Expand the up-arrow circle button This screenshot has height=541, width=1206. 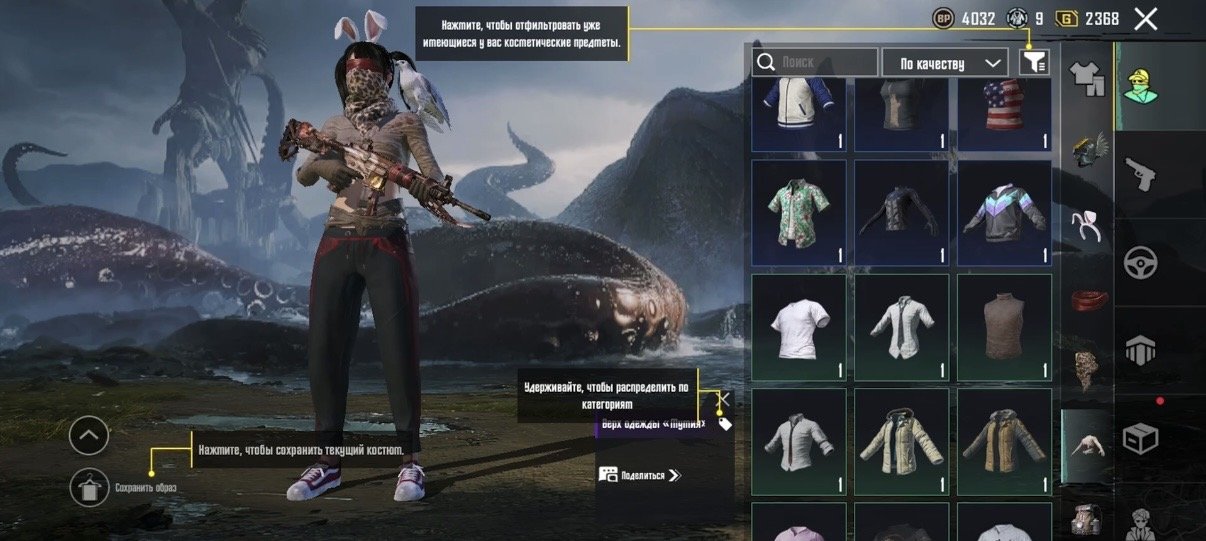point(89,435)
